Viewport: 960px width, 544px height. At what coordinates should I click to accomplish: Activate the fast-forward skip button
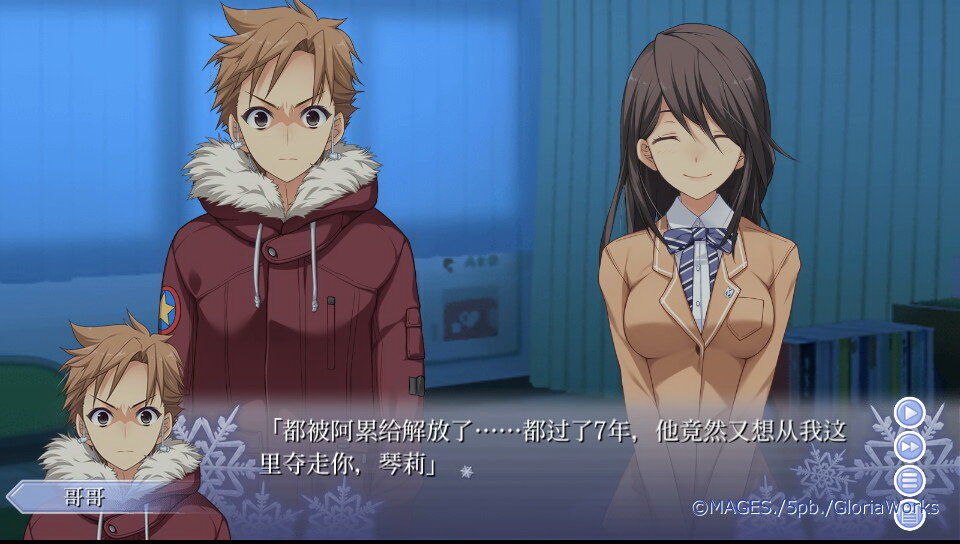[x=909, y=445]
